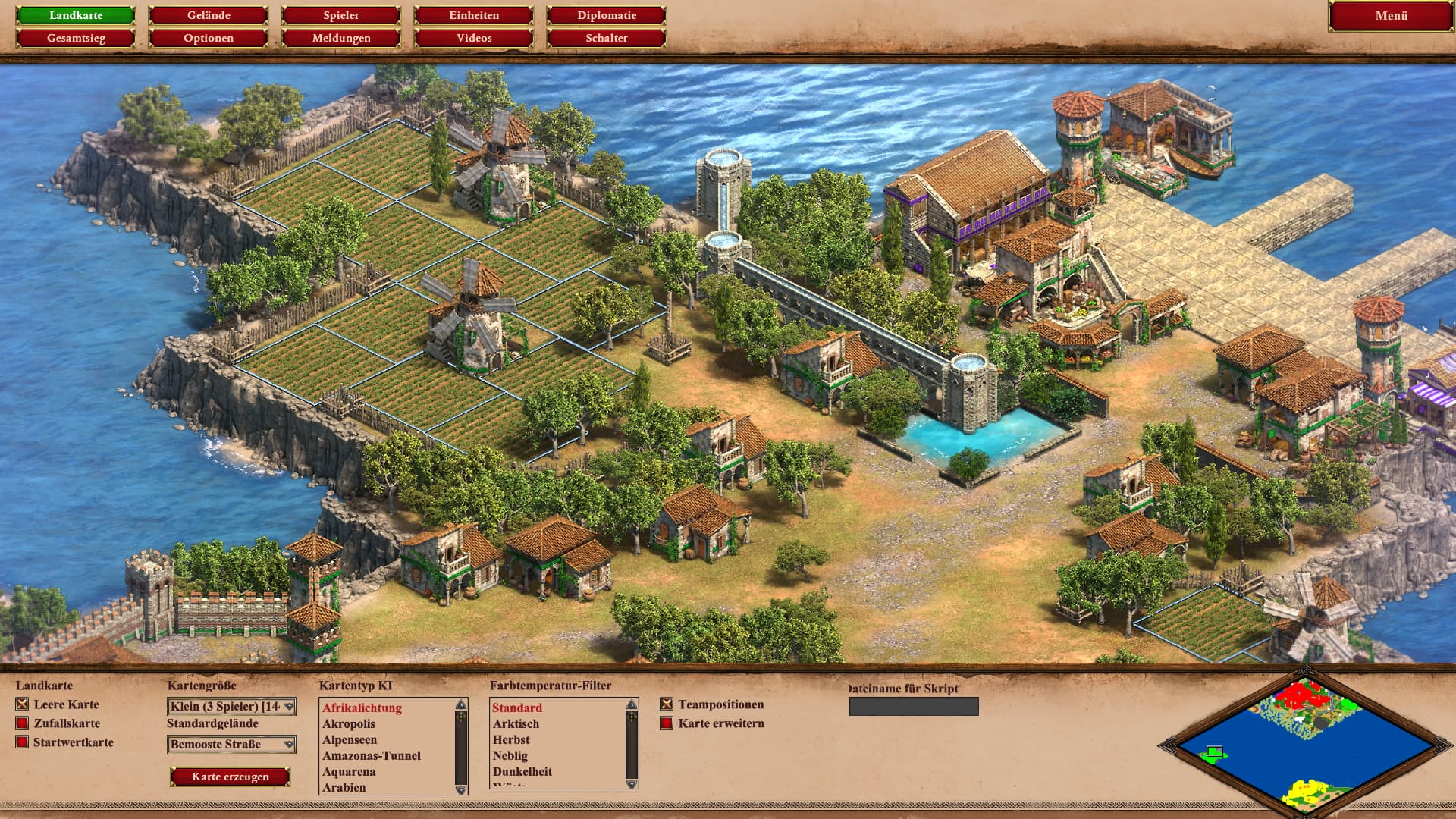Open the Videos tab
Image resolution: width=1456 pixels, height=819 pixels.
[x=474, y=38]
